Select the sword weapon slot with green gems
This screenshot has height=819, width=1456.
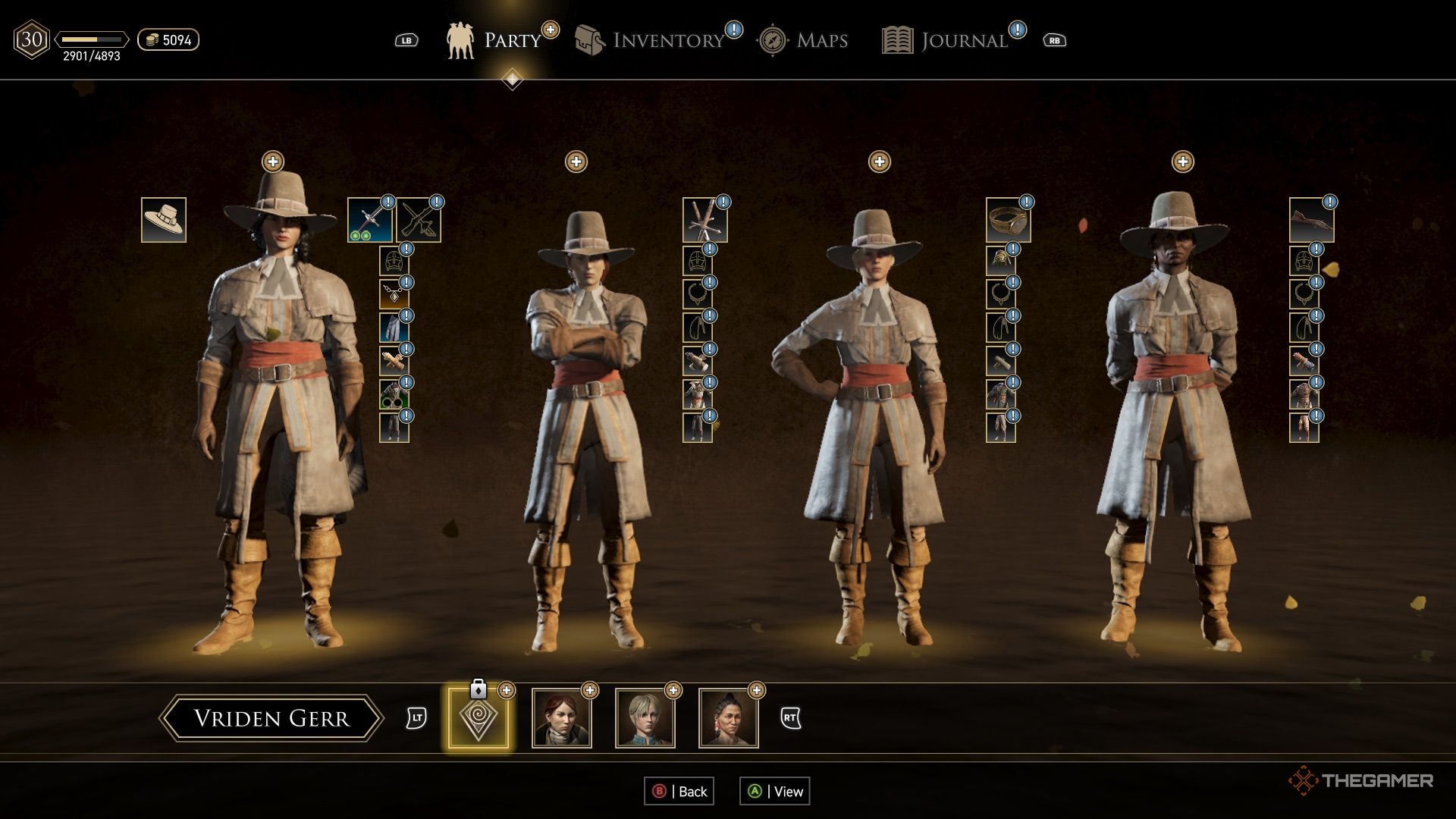[x=370, y=220]
